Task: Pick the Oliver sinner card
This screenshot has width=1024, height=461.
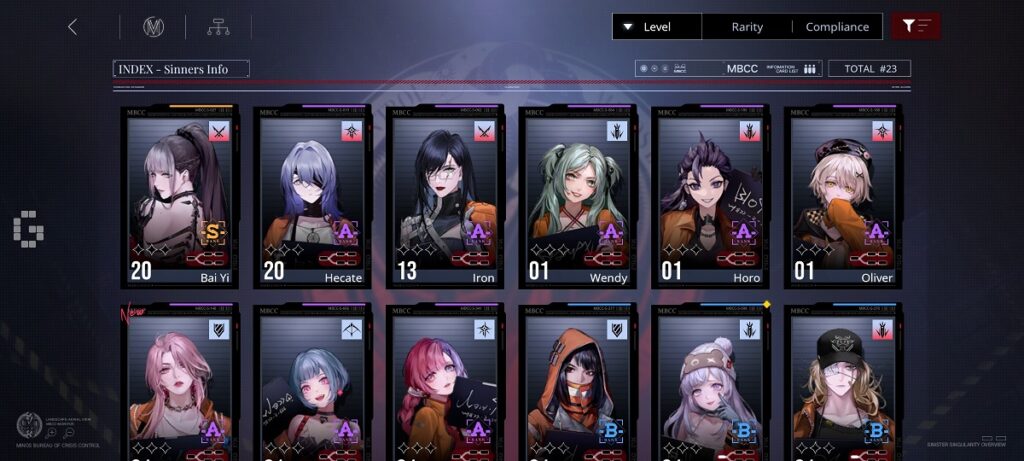Action: (842, 197)
